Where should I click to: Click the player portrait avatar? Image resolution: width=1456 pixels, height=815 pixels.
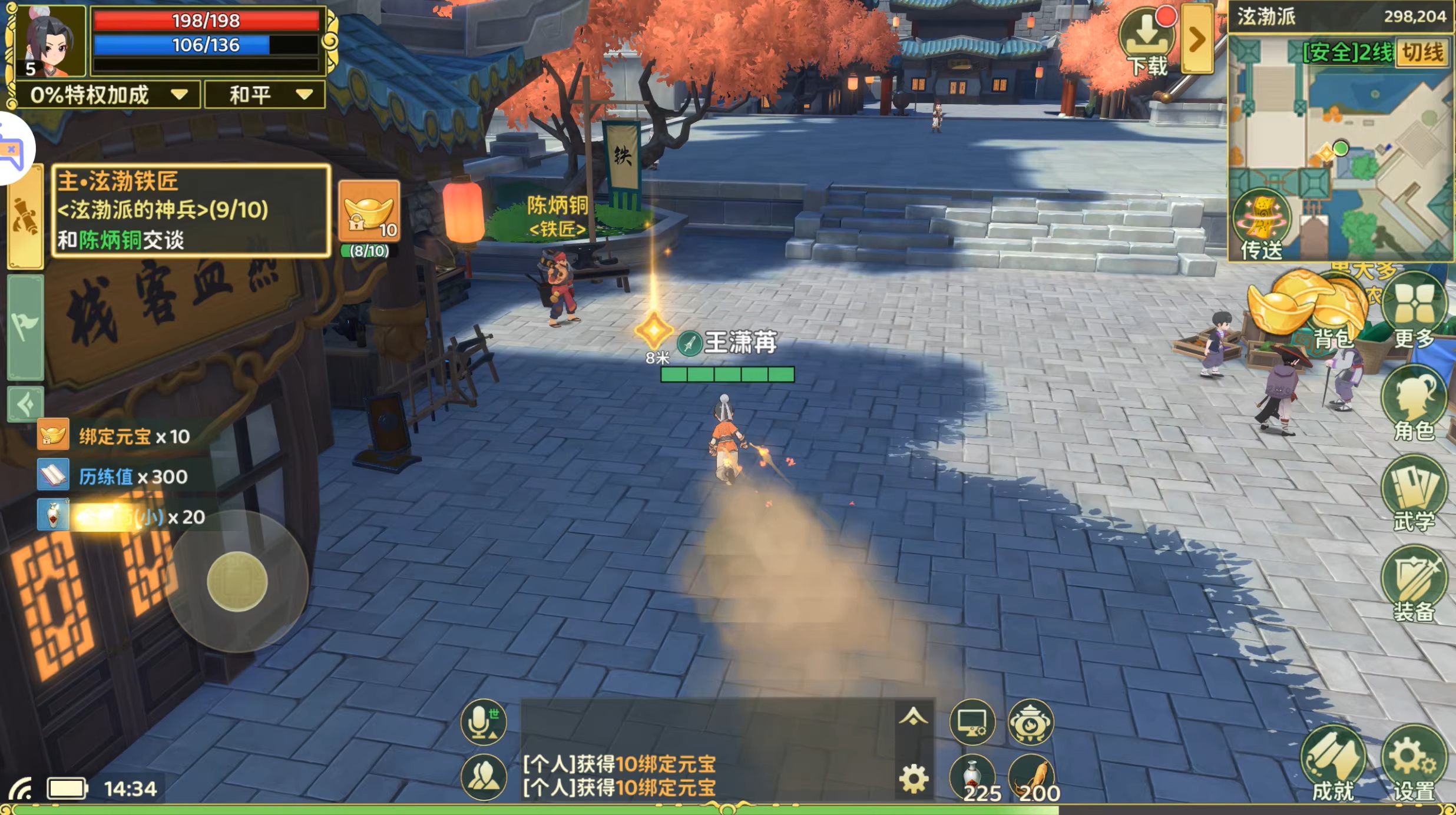click(49, 41)
